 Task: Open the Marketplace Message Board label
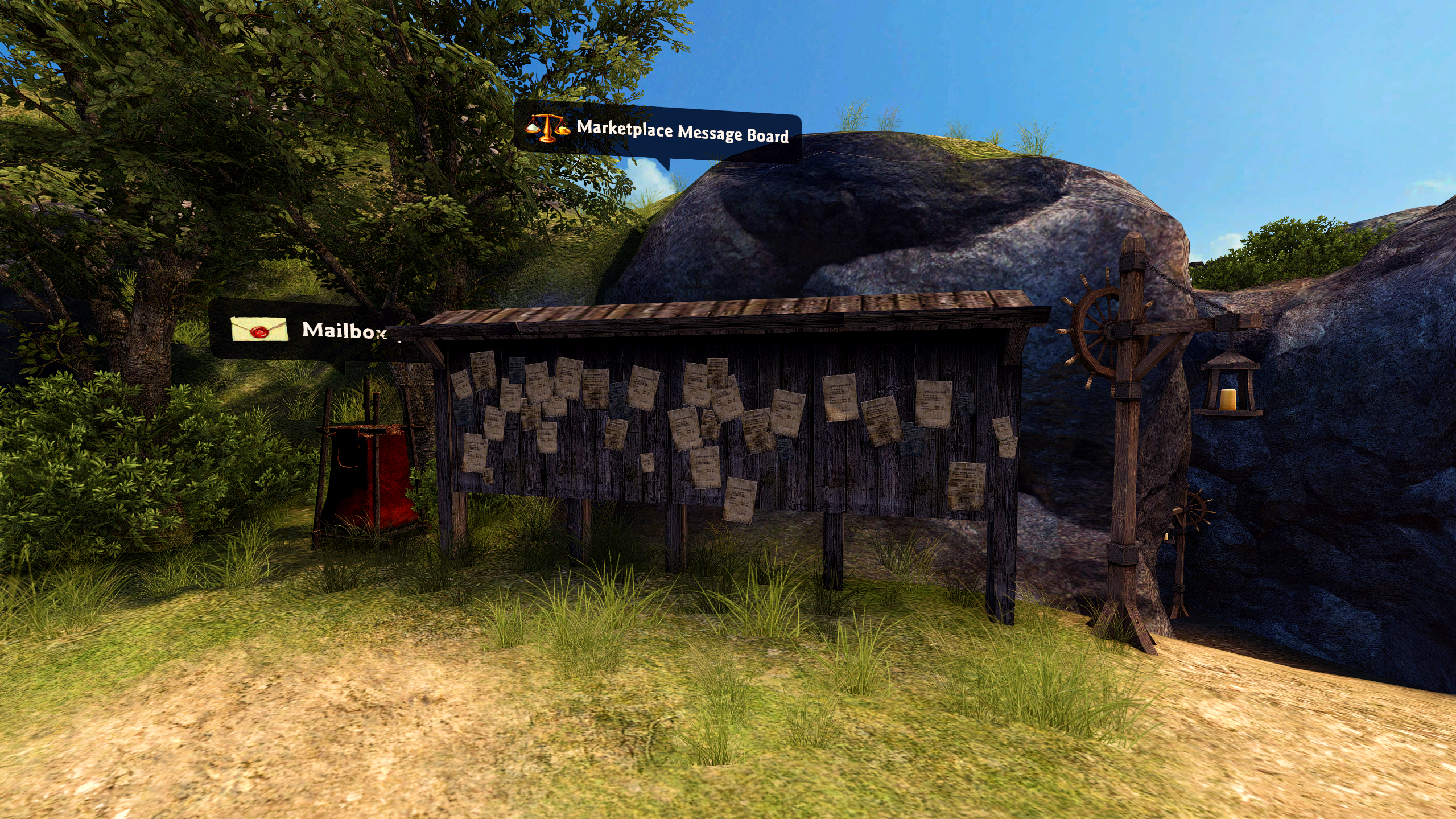(x=658, y=131)
